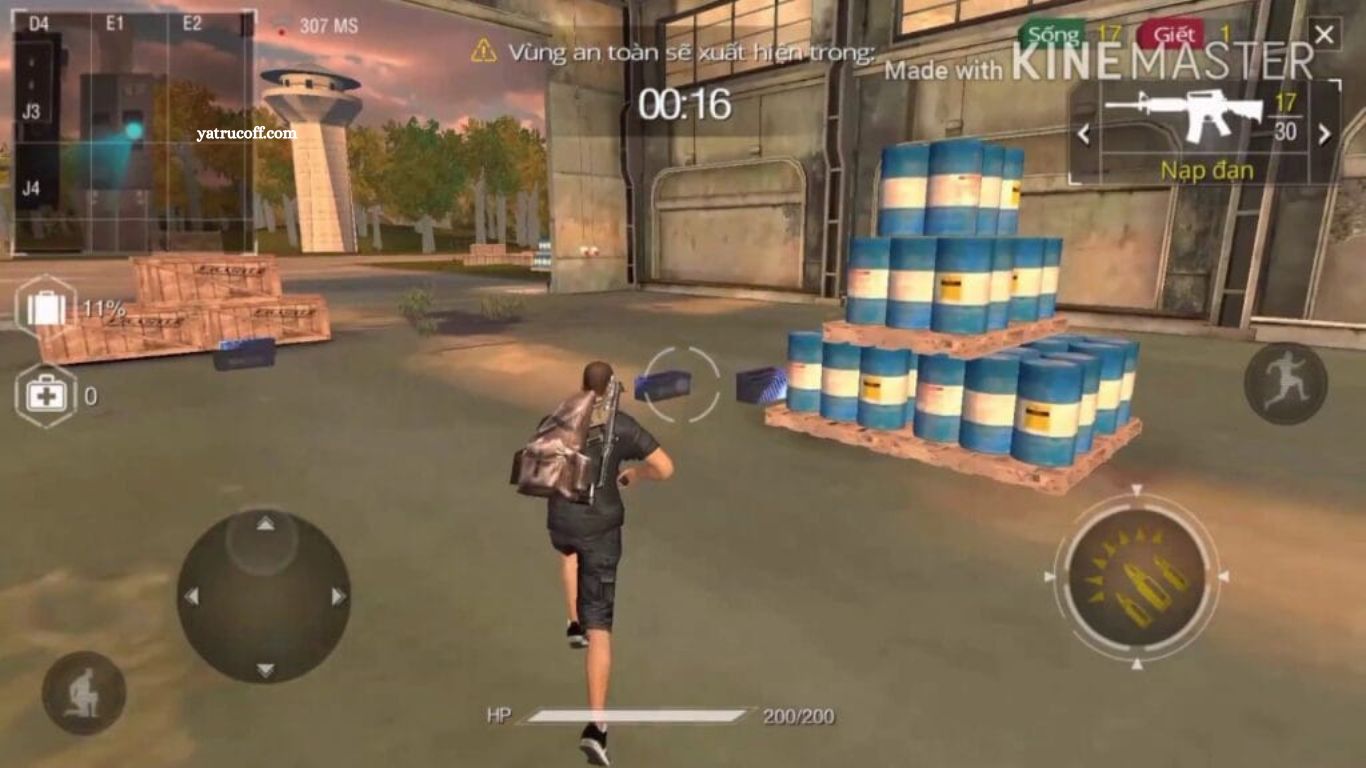Open the backpack inventory icon

[46, 308]
